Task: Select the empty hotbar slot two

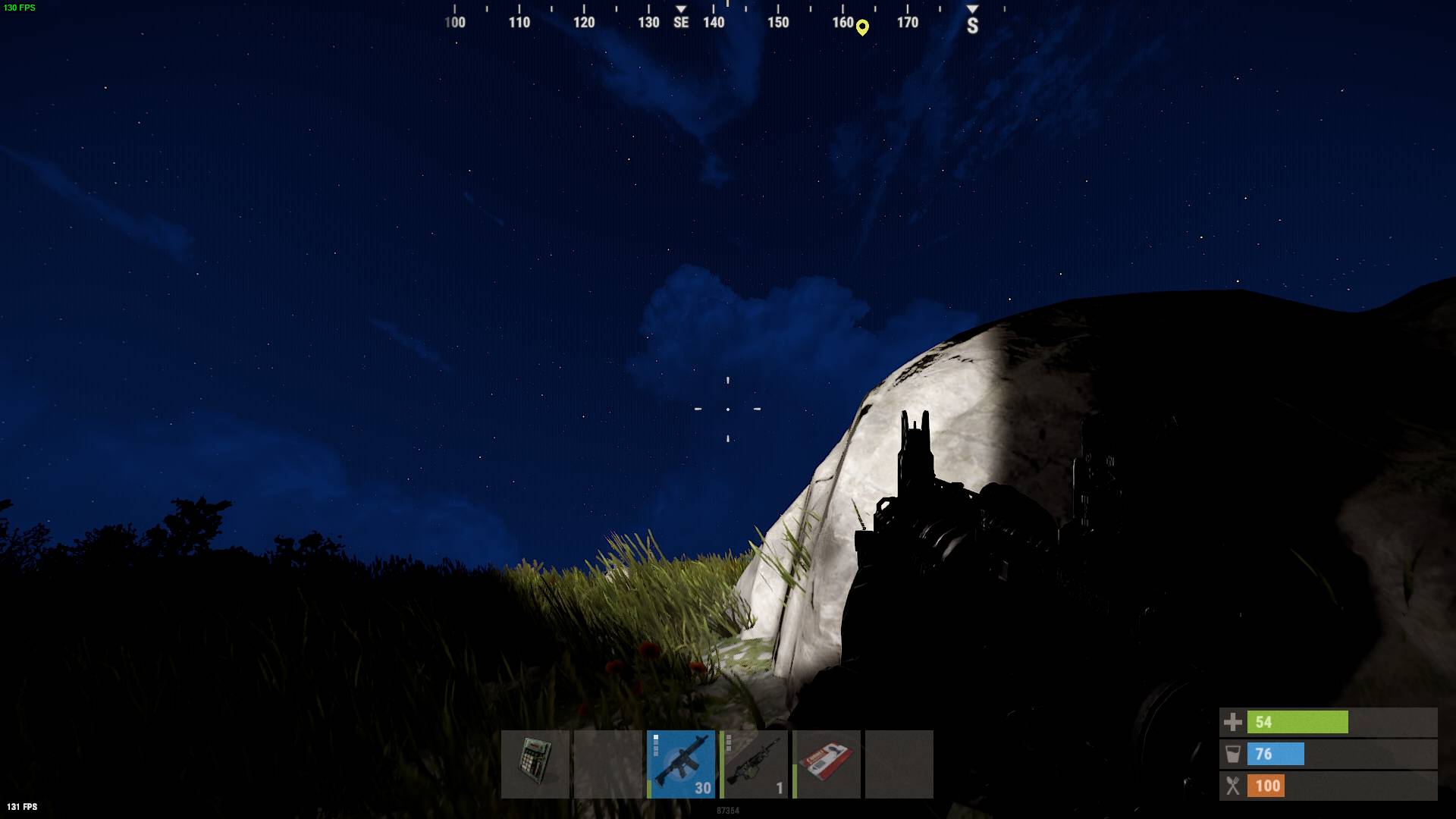Action: tap(609, 764)
